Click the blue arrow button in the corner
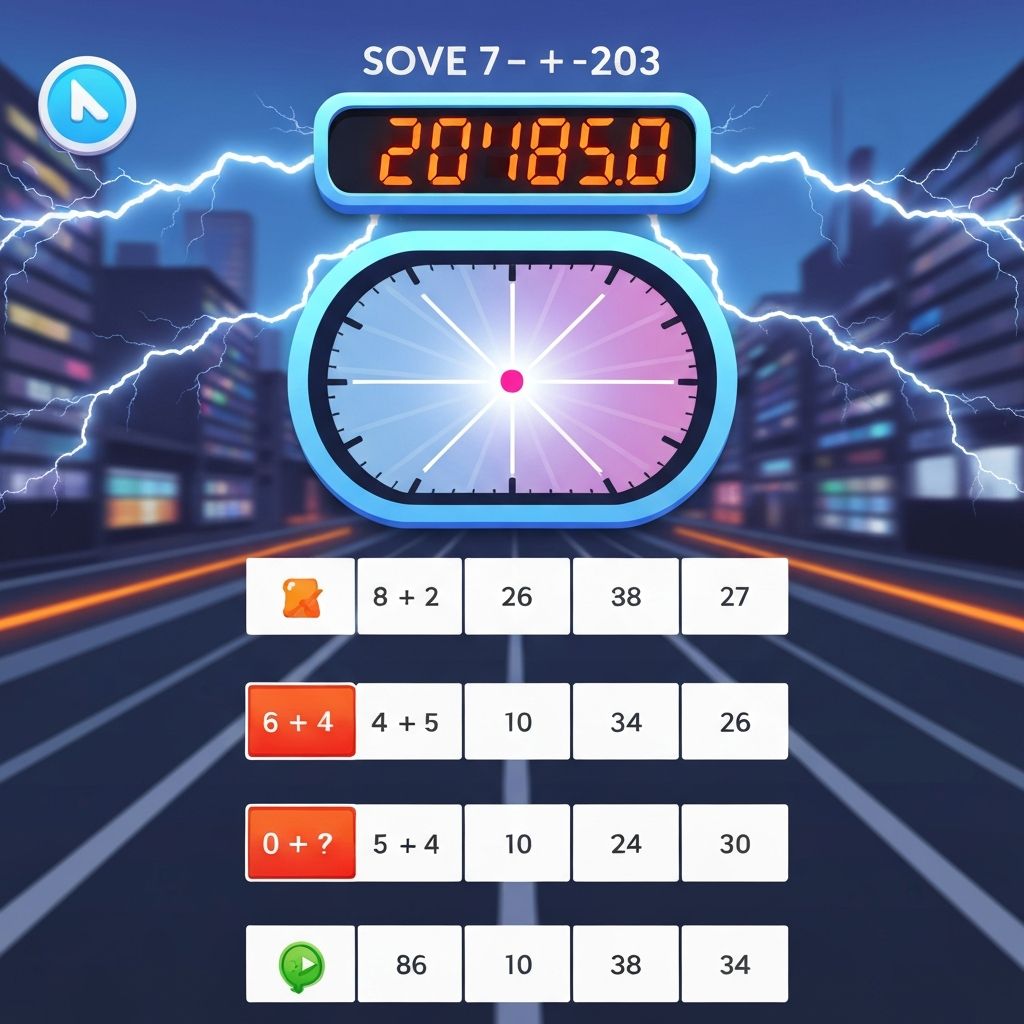Viewport: 1024px width, 1024px height. (87, 103)
